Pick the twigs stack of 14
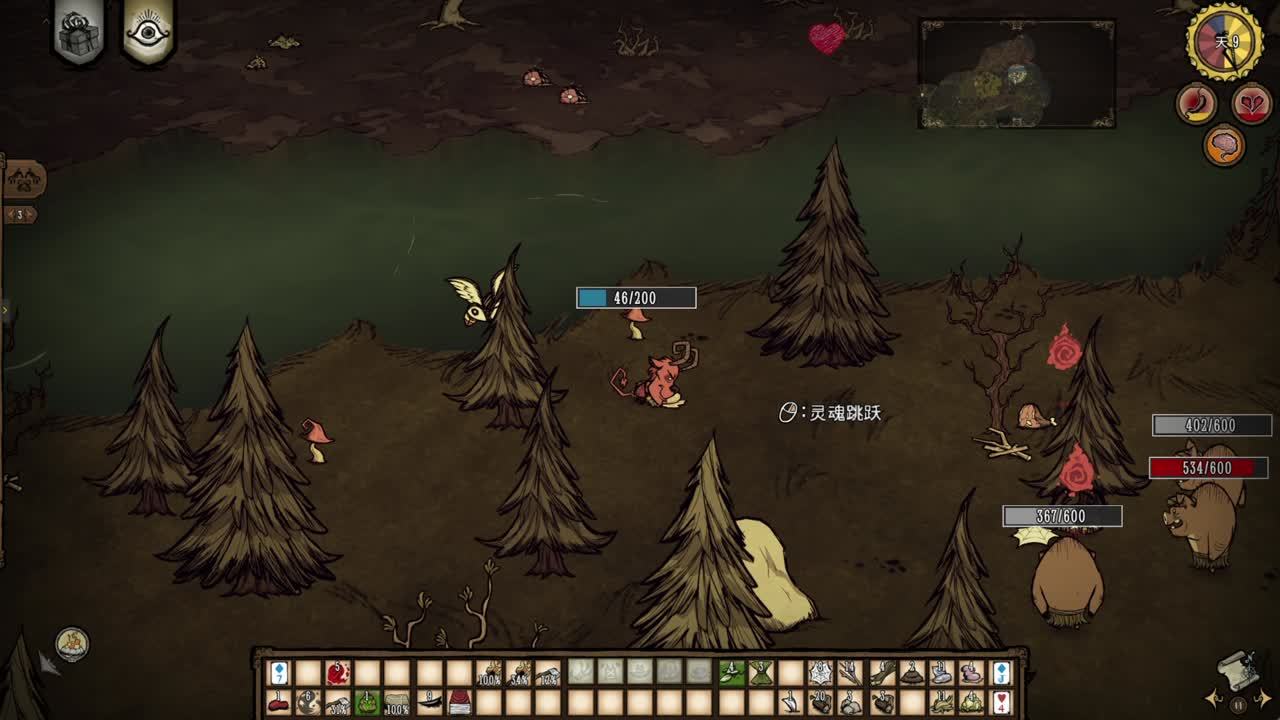Screen dimensions: 1280x720 click(851, 673)
